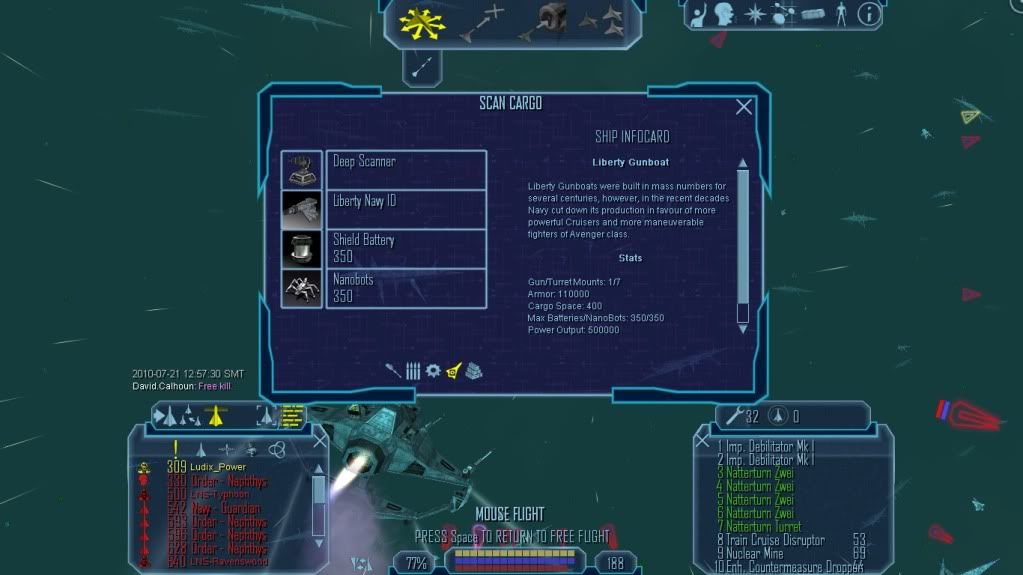Screen dimensions: 1023x575
Task: Open the information icon in top bar
Action: pyautogui.click(x=869, y=14)
